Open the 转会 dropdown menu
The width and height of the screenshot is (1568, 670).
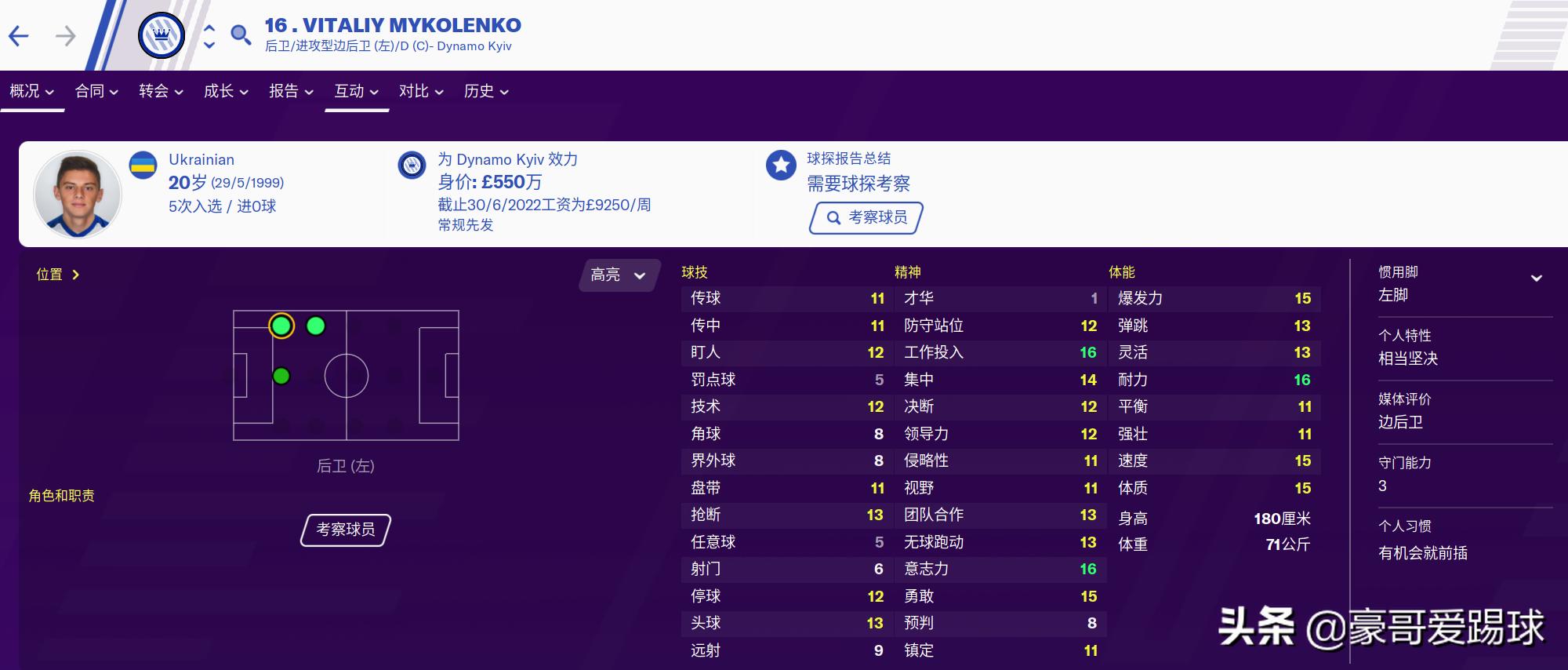click(x=161, y=91)
